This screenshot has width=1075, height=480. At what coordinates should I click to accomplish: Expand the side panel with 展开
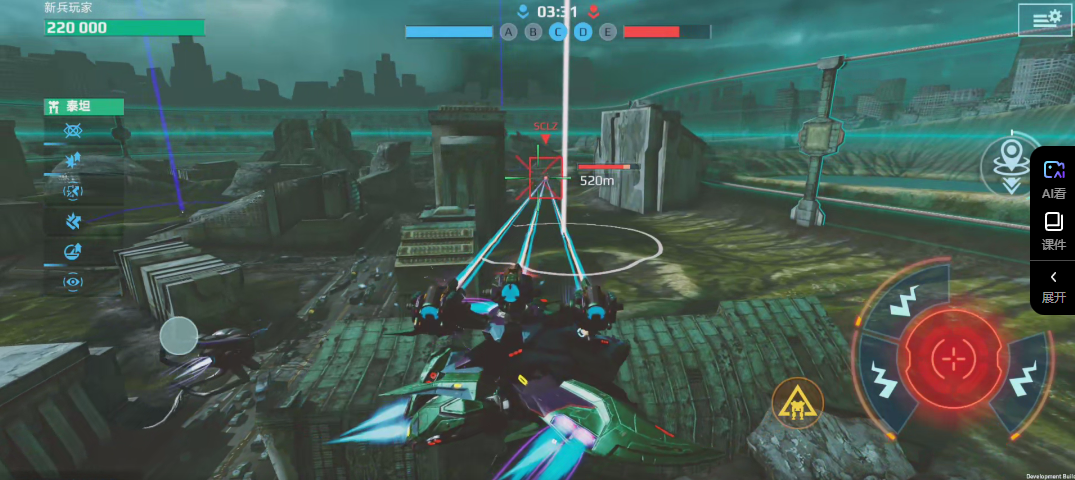[x=1053, y=286]
